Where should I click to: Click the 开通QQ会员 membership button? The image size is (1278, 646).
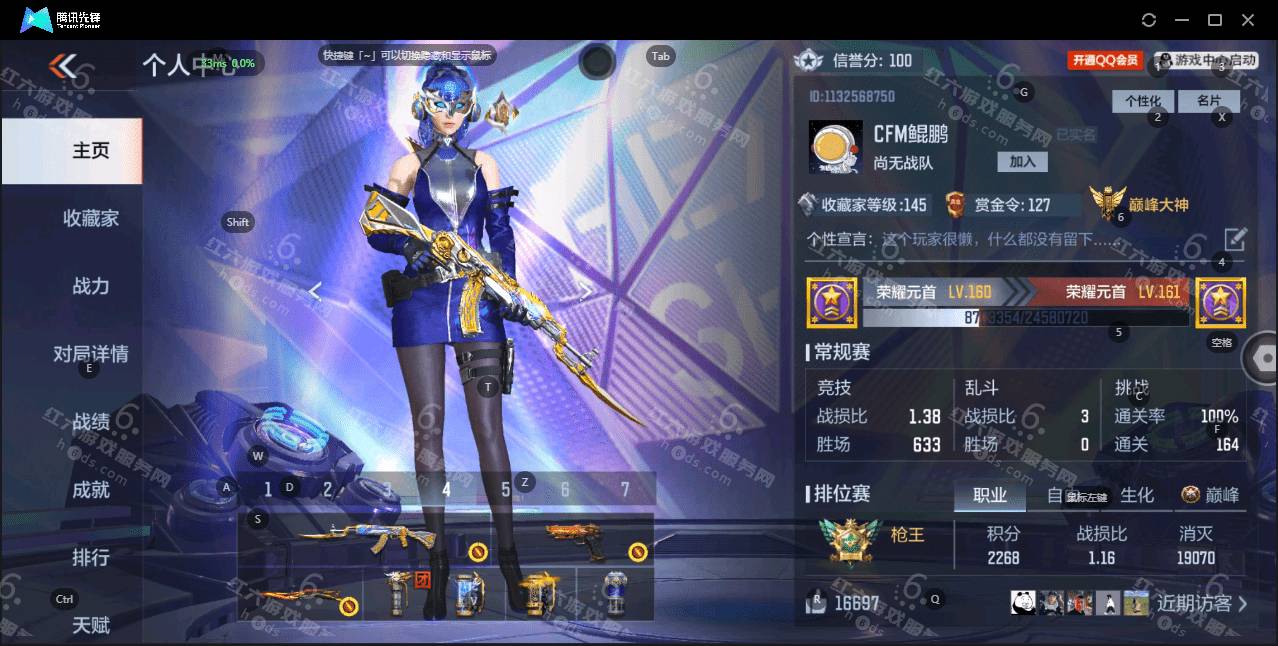point(1106,60)
